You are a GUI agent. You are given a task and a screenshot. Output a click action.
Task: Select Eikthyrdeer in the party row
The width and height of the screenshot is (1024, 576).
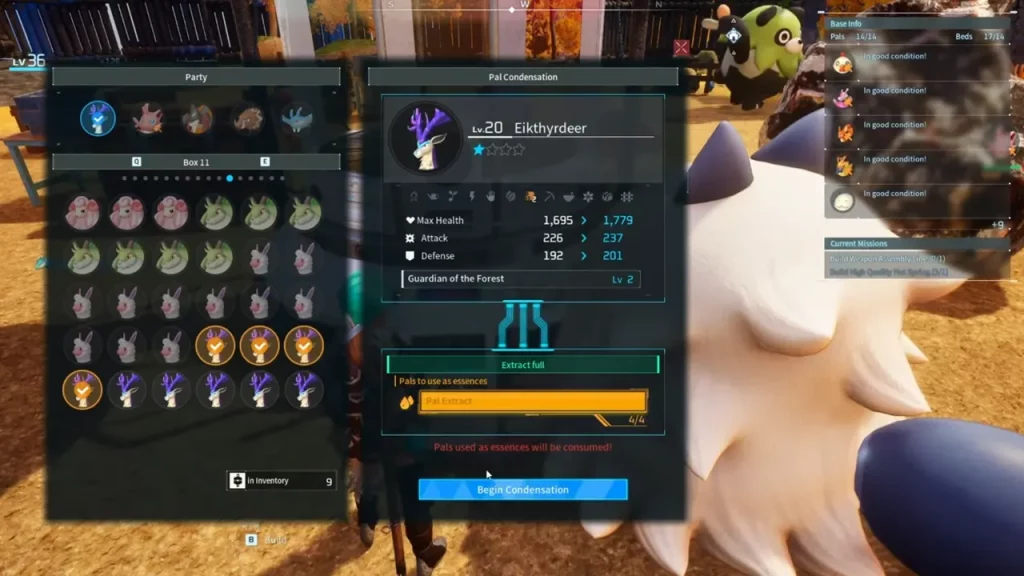[x=98, y=118]
